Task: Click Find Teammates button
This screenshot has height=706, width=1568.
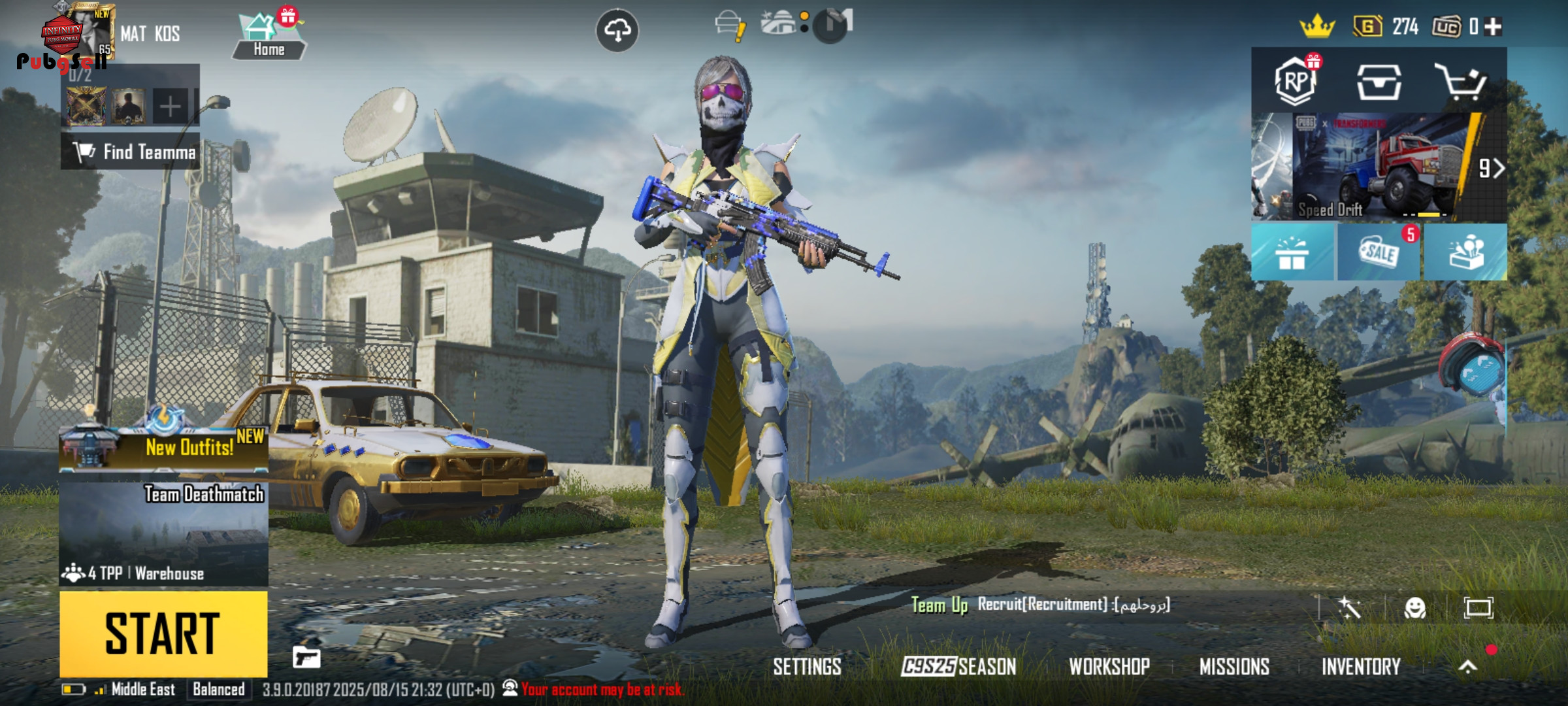Action: 131,152
